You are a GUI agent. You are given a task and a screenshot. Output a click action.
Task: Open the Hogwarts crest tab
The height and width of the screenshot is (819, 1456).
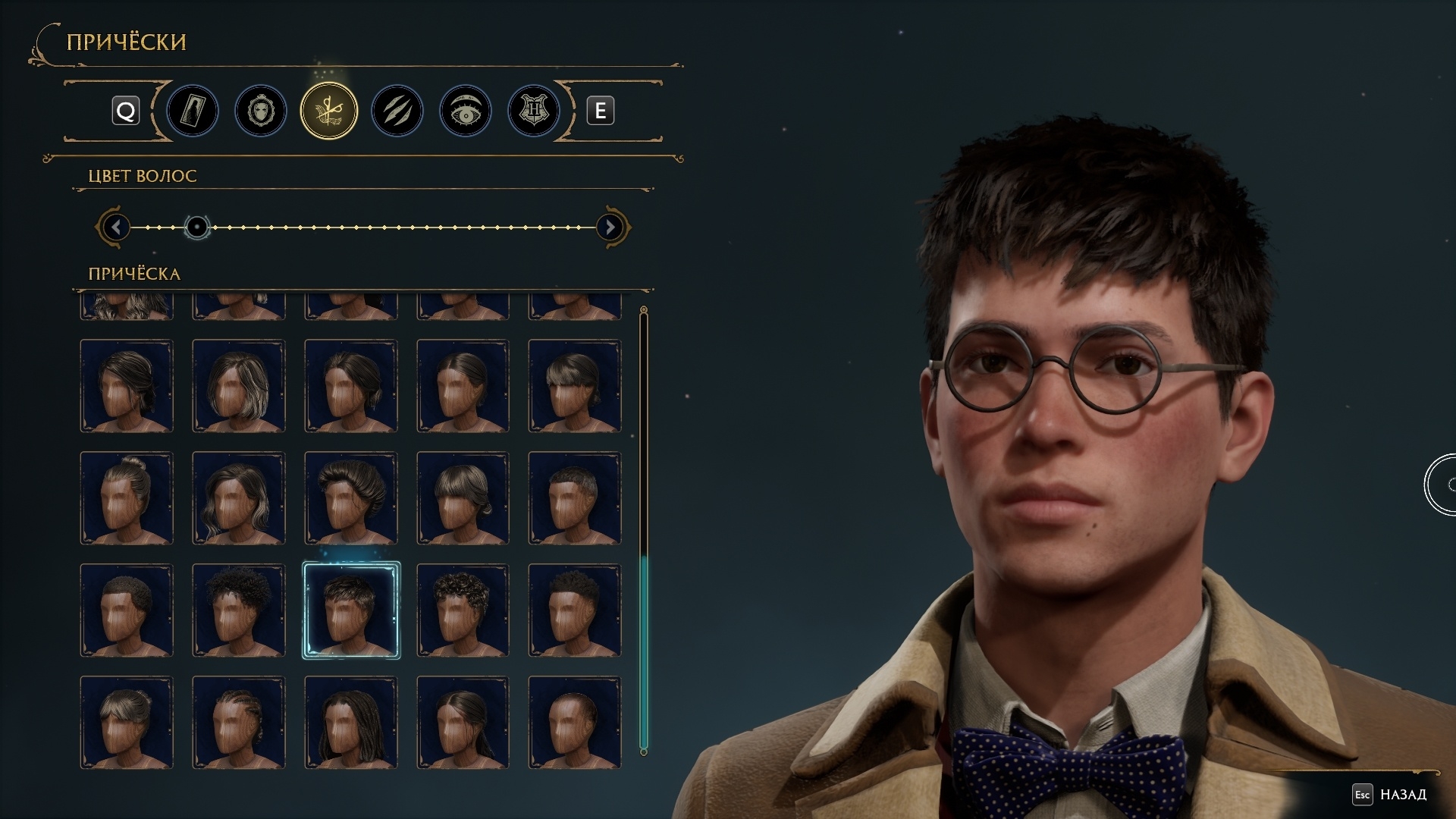point(534,111)
